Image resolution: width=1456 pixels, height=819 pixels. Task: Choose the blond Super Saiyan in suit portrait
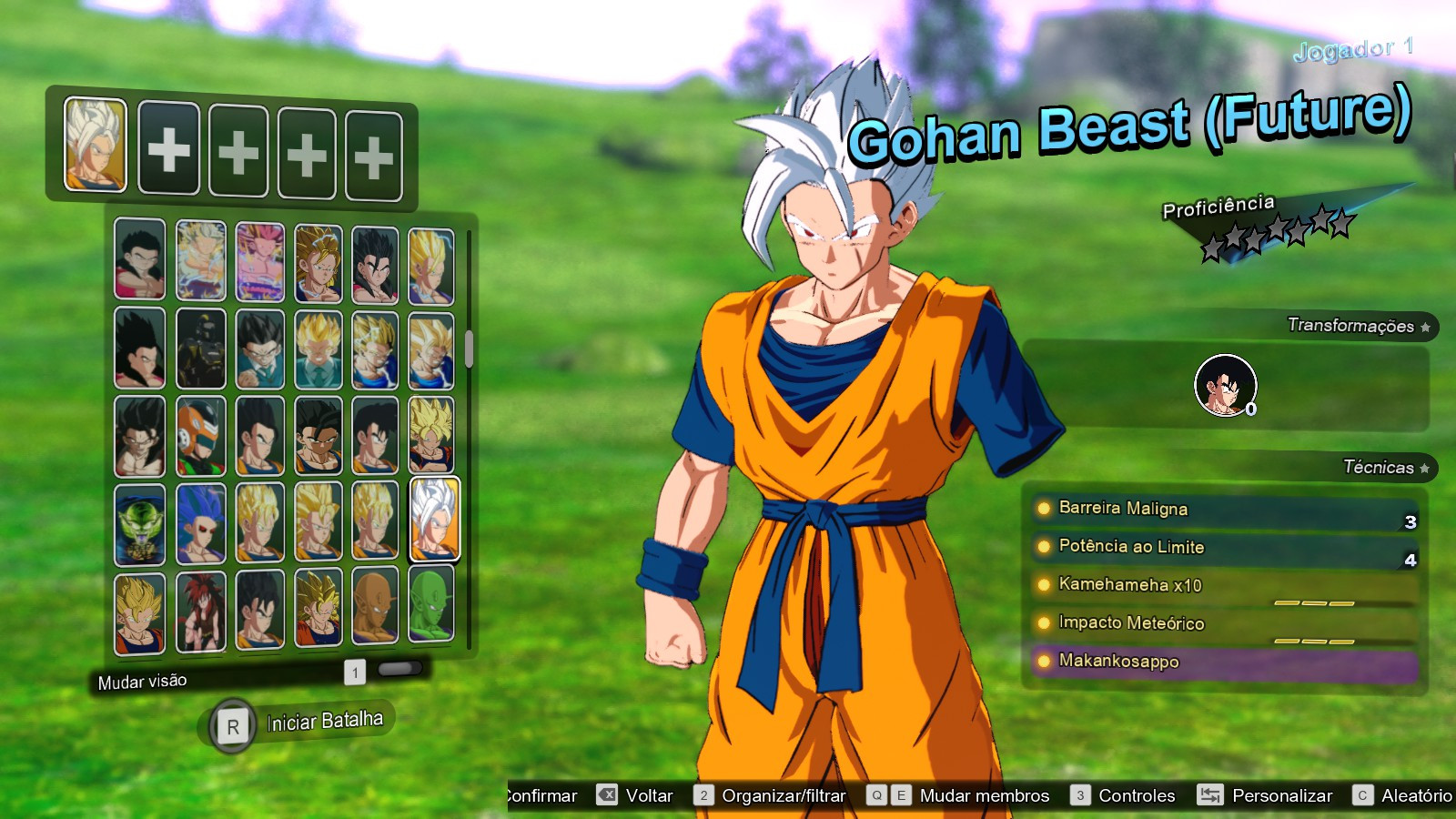pyautogui.click(x=318, y=349)
